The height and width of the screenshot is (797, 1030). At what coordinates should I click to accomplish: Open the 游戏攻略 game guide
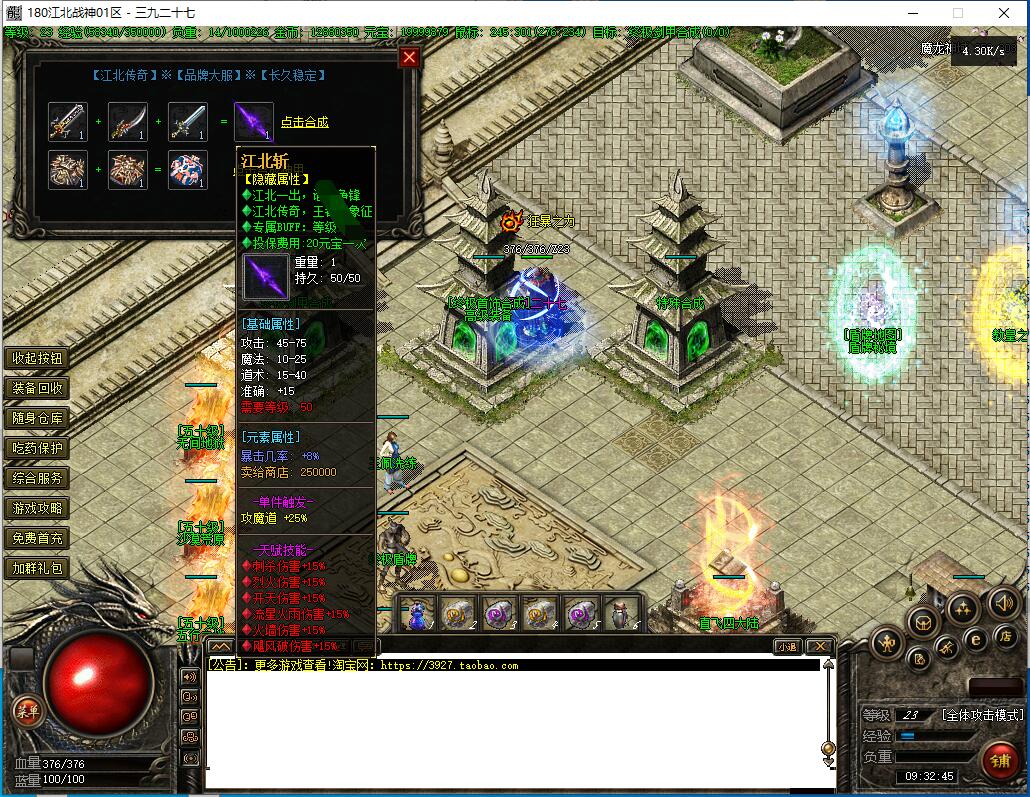38,508
